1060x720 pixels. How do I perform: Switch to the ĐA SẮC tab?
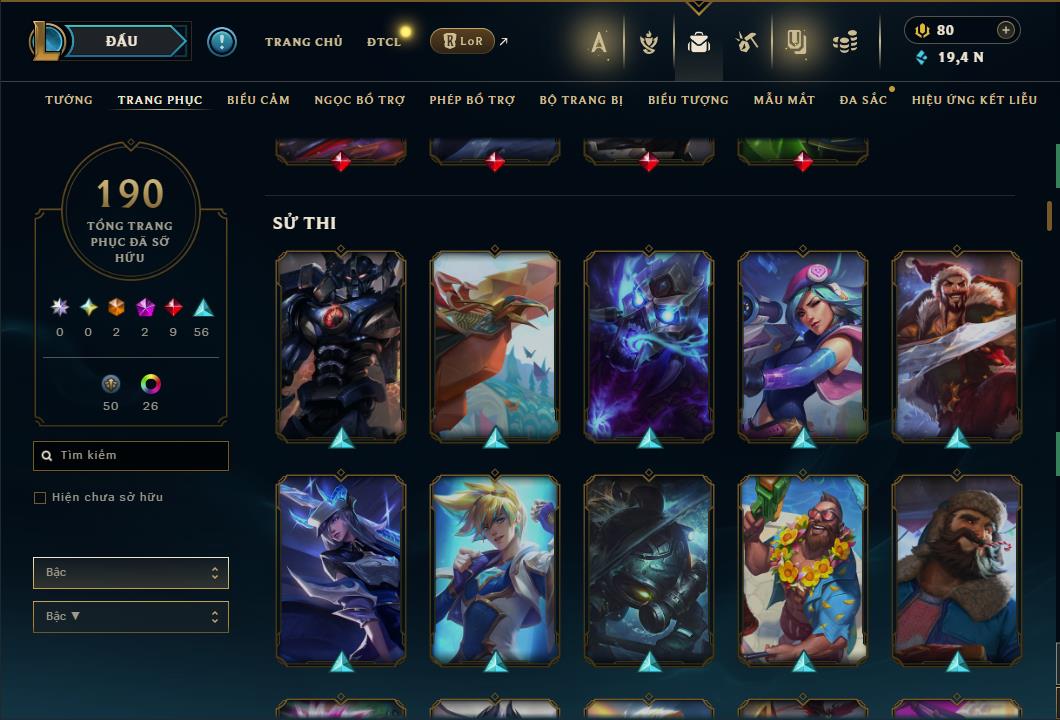[x=863, y=100]
